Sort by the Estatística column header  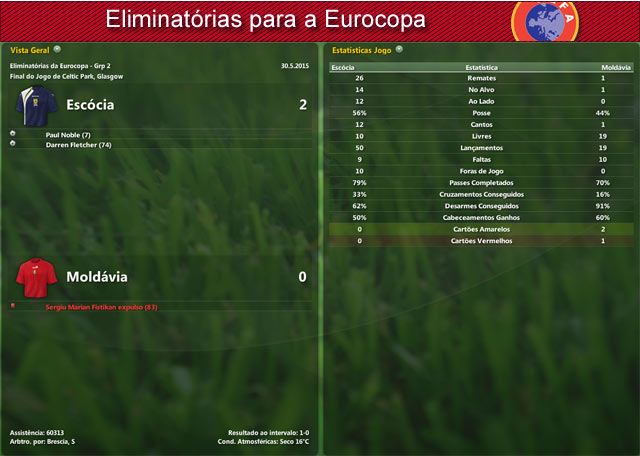pyautogui.click(x=482, y=67)
